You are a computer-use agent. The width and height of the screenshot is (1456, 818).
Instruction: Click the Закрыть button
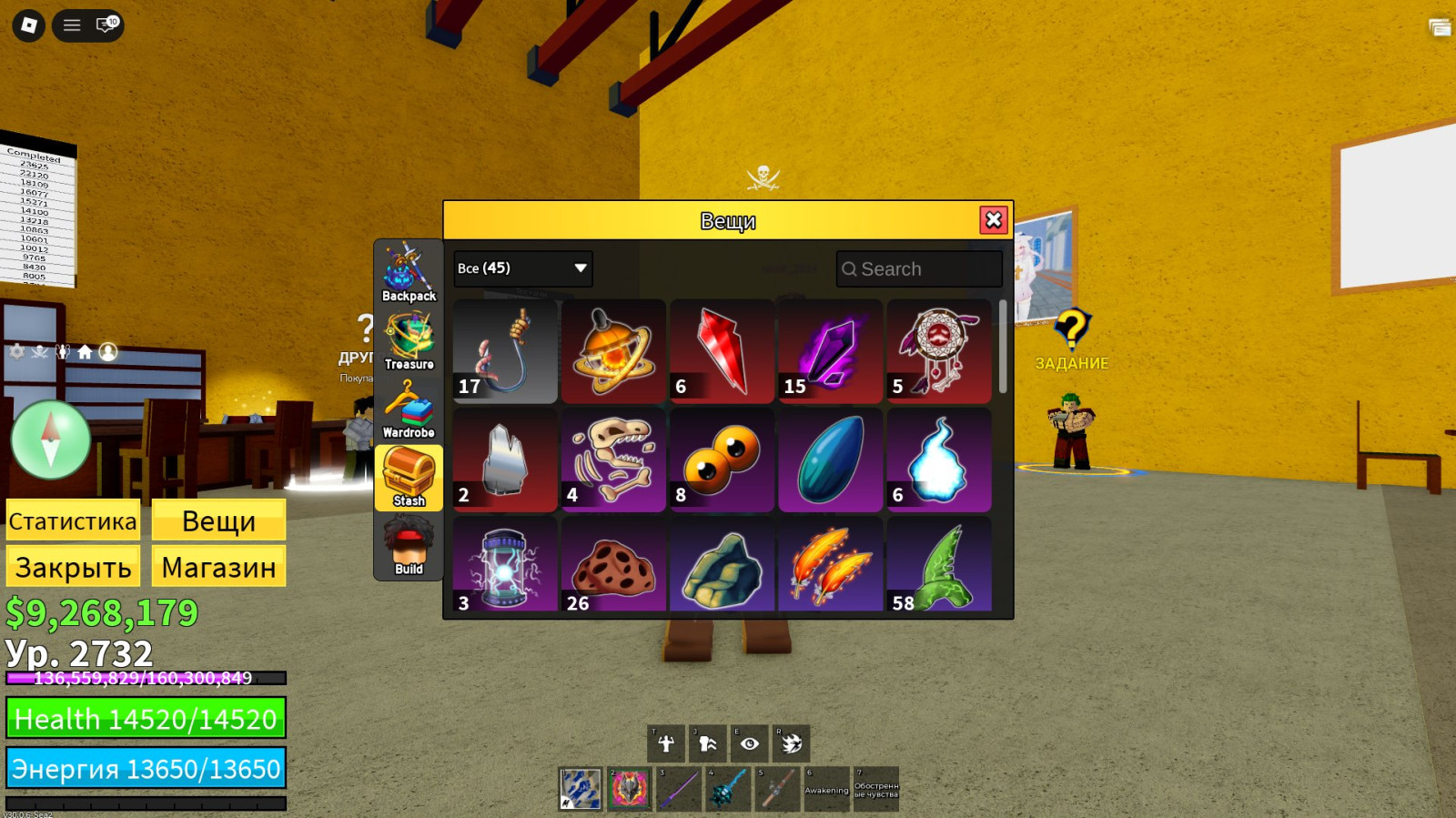click(73, 567)
